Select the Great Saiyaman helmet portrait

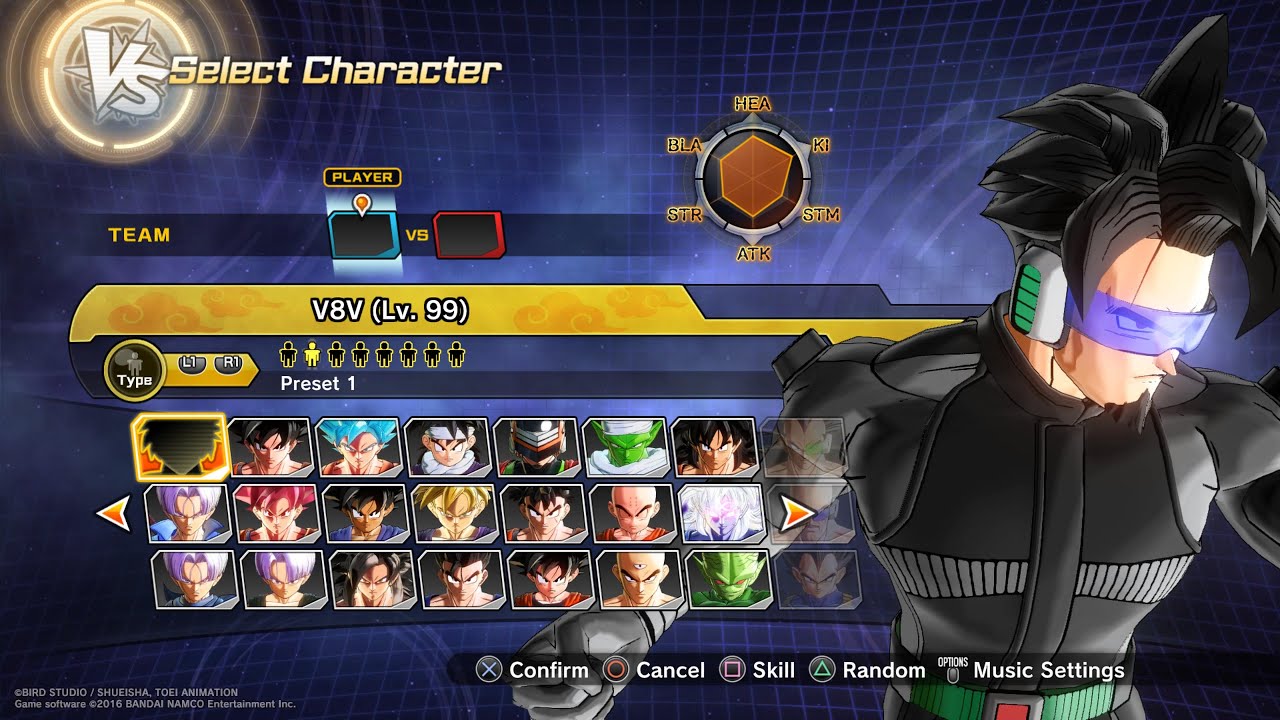[536, 447]
